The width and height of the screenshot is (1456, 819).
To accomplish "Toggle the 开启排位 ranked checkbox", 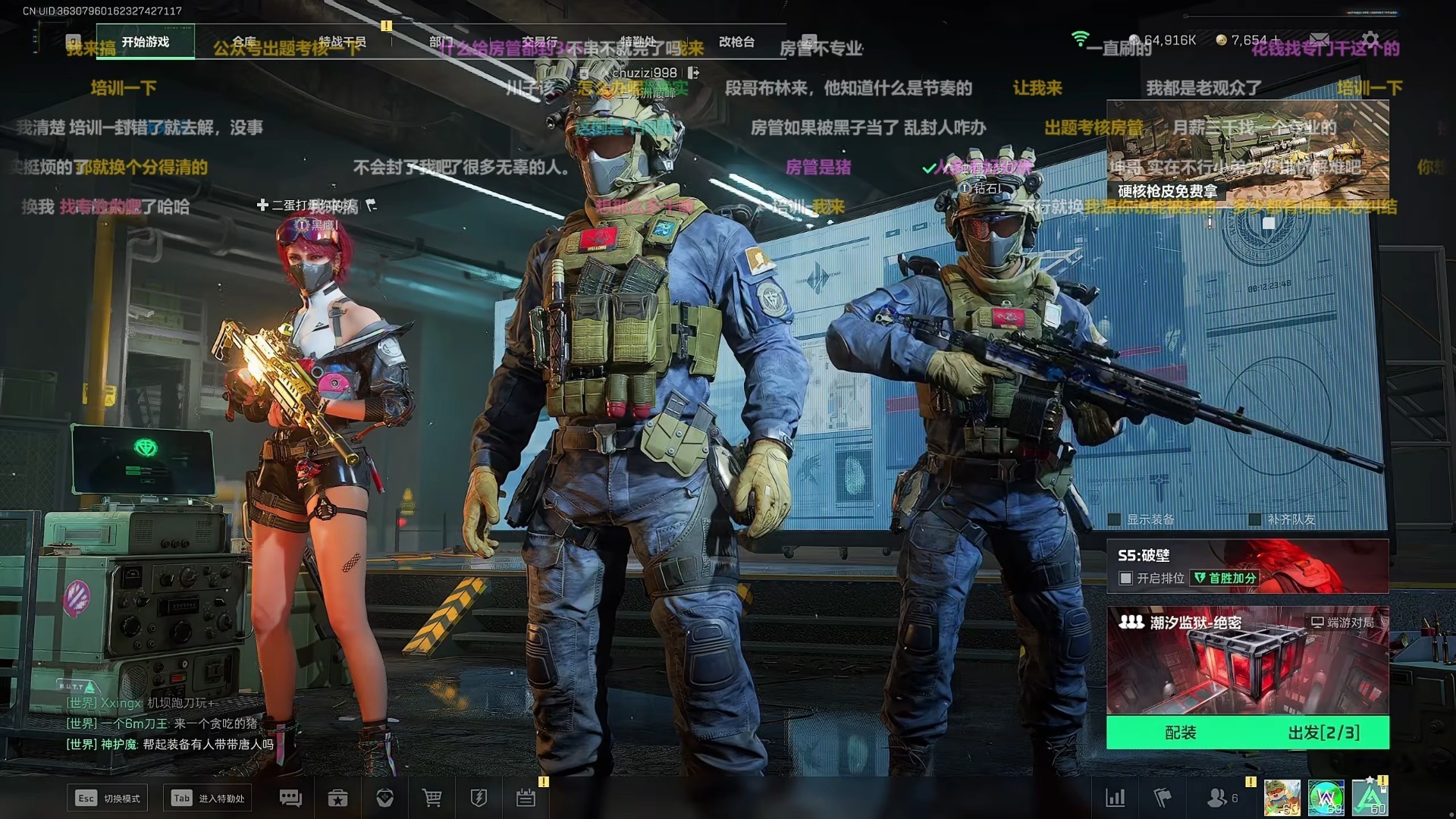I will click(1126, 579).
